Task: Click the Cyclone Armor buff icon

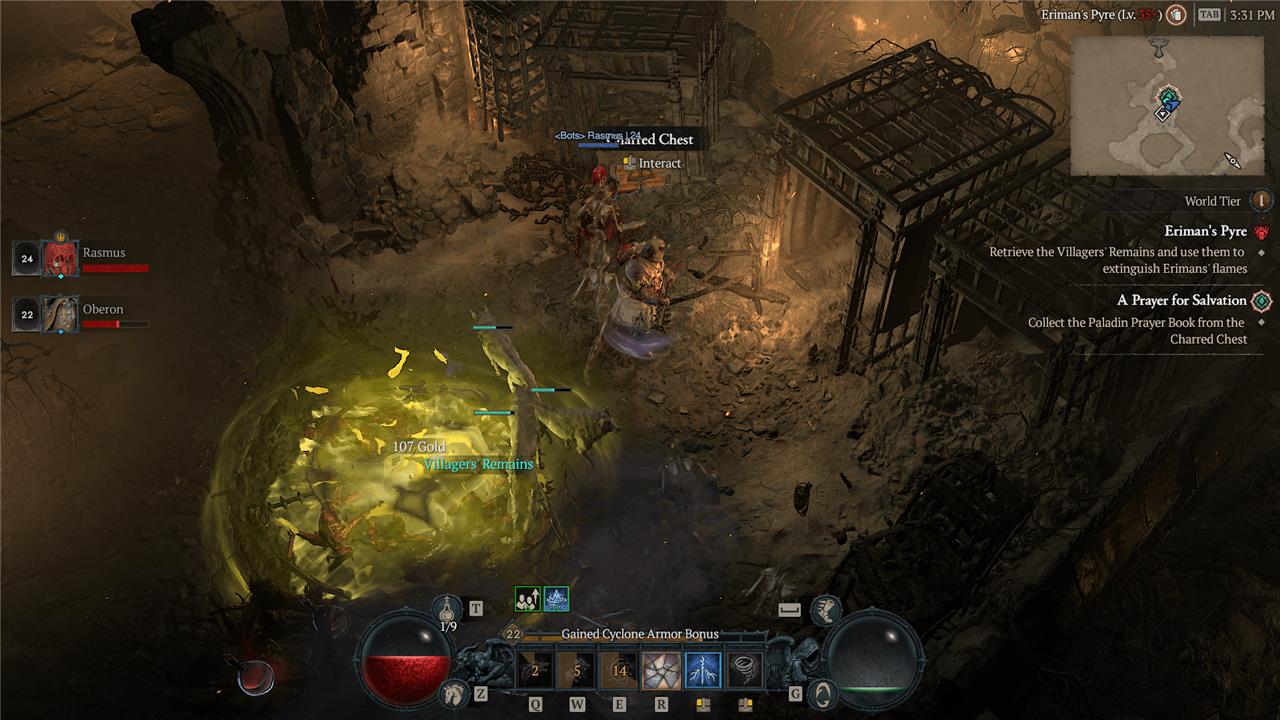Action: (556, 599)
